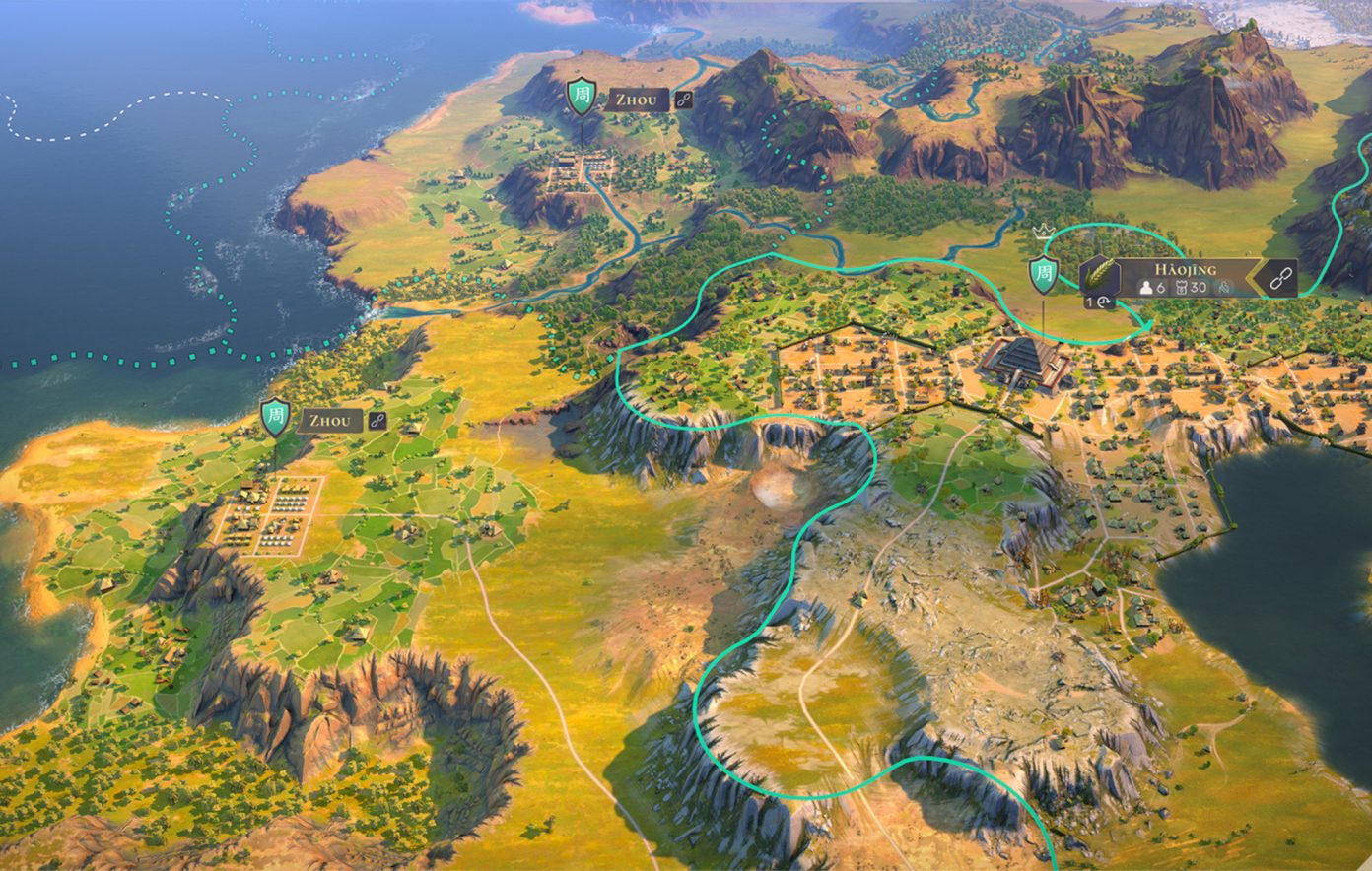Select the Zhou shield on the northern settlement
Screen dimensions: 1372x871
pyautogui.click(x=582, y=98)
